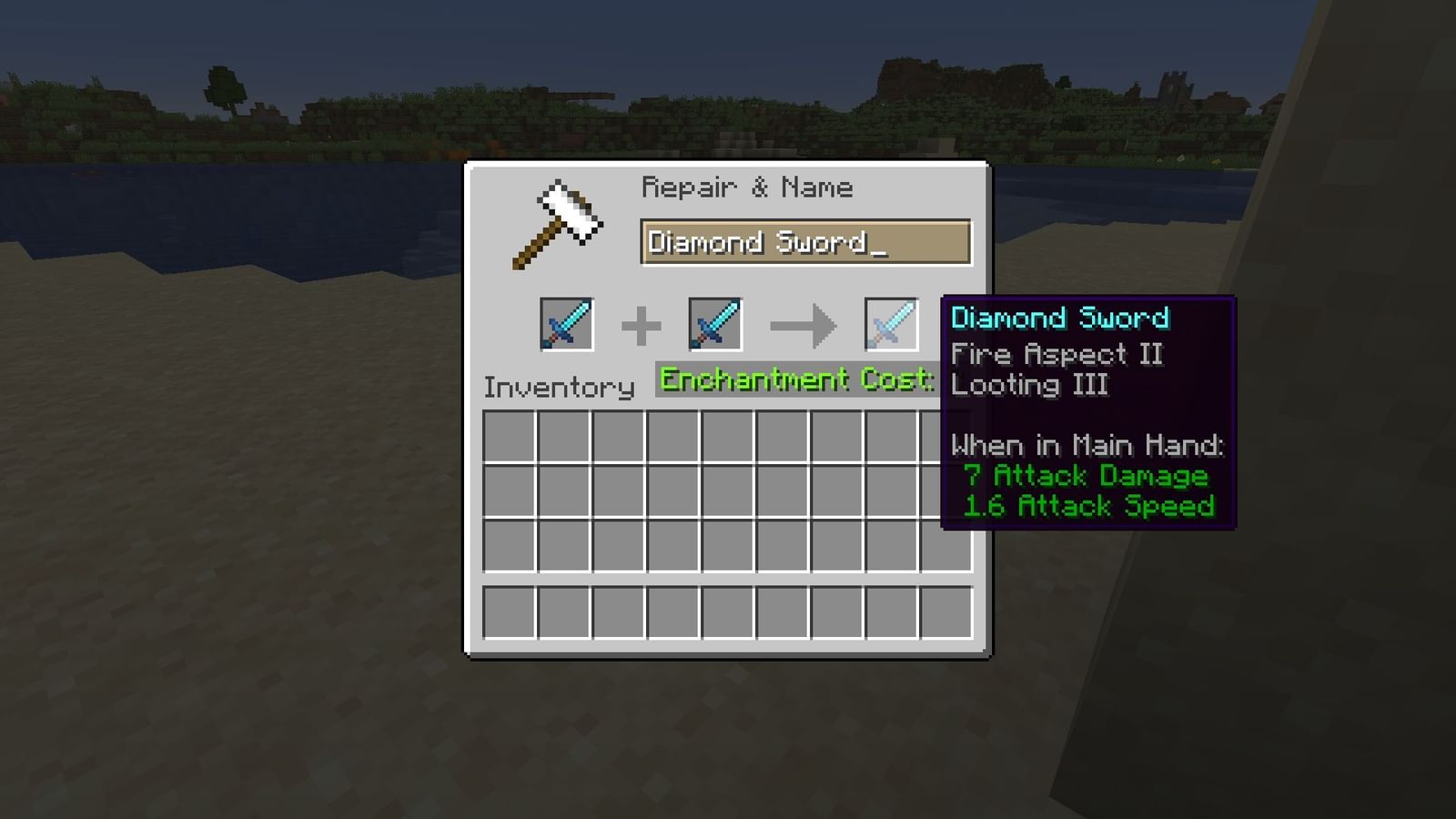Click the Inventory label
This screenshot has width=1456, height=819.
[559, 387]
